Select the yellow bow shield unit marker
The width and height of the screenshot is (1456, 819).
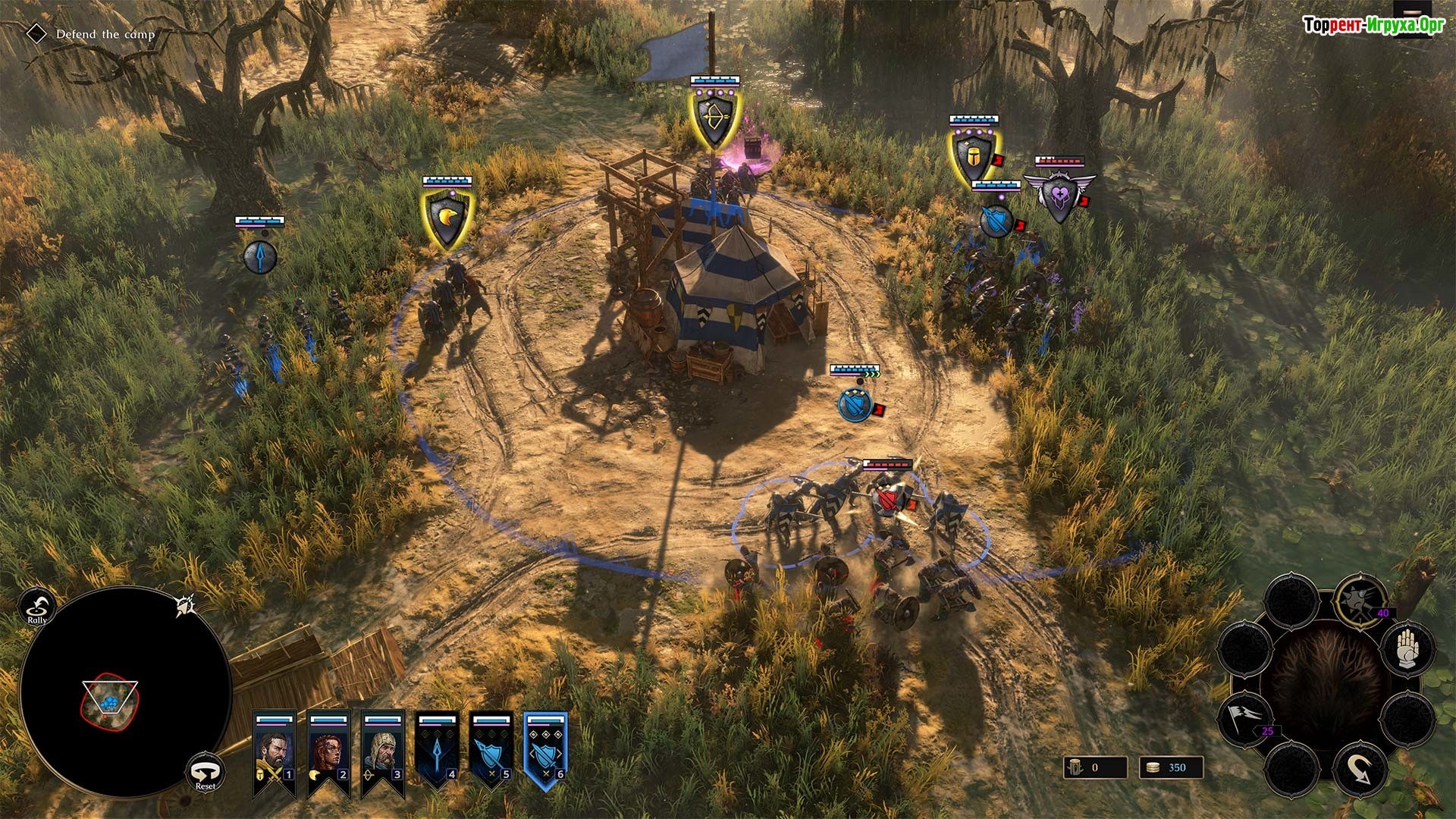coord(713,121)
